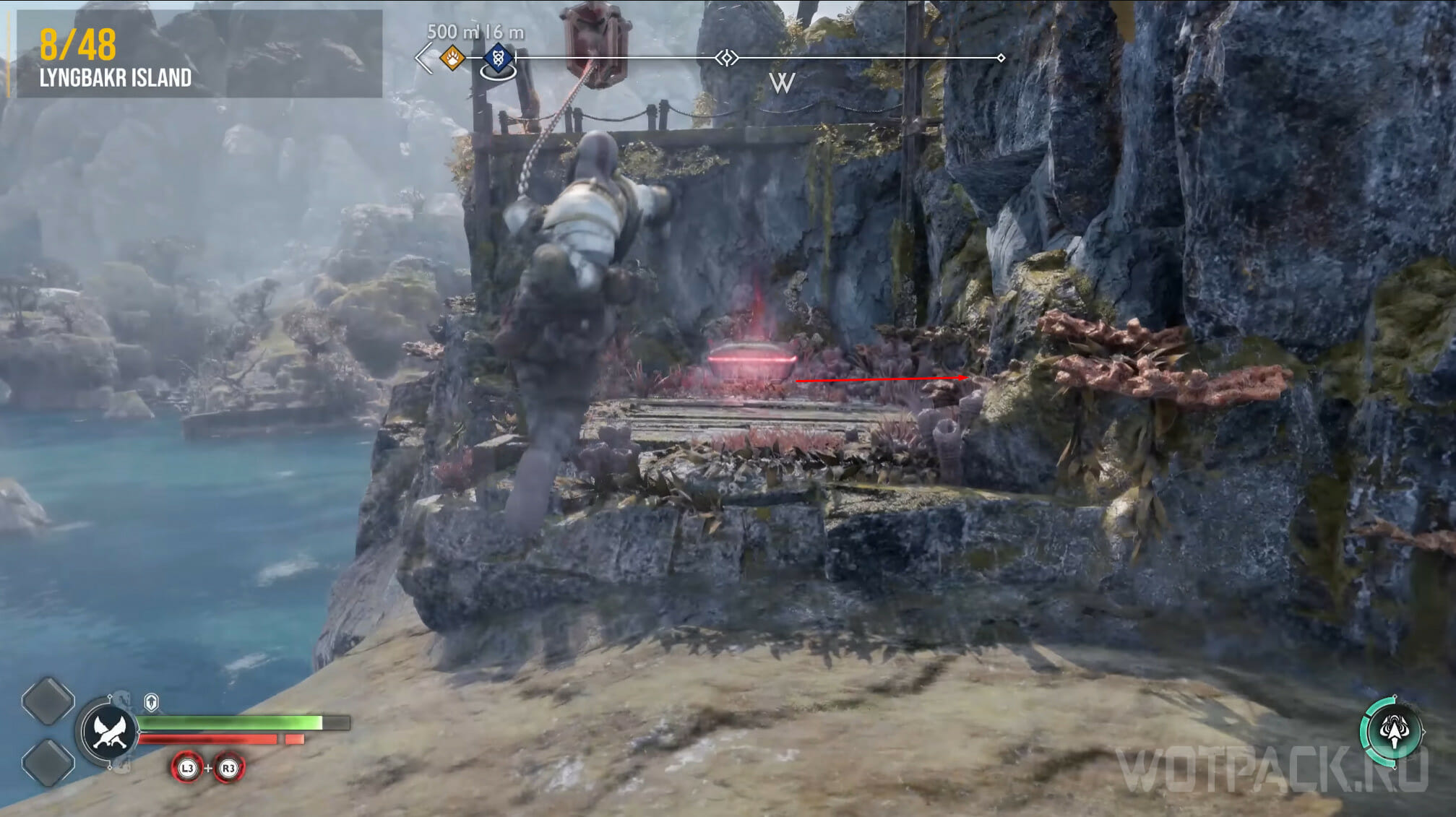Select the white diamond compass waypoint
Image resolution: width=1456 pixels, height=817 pixels.
[727, 58]
